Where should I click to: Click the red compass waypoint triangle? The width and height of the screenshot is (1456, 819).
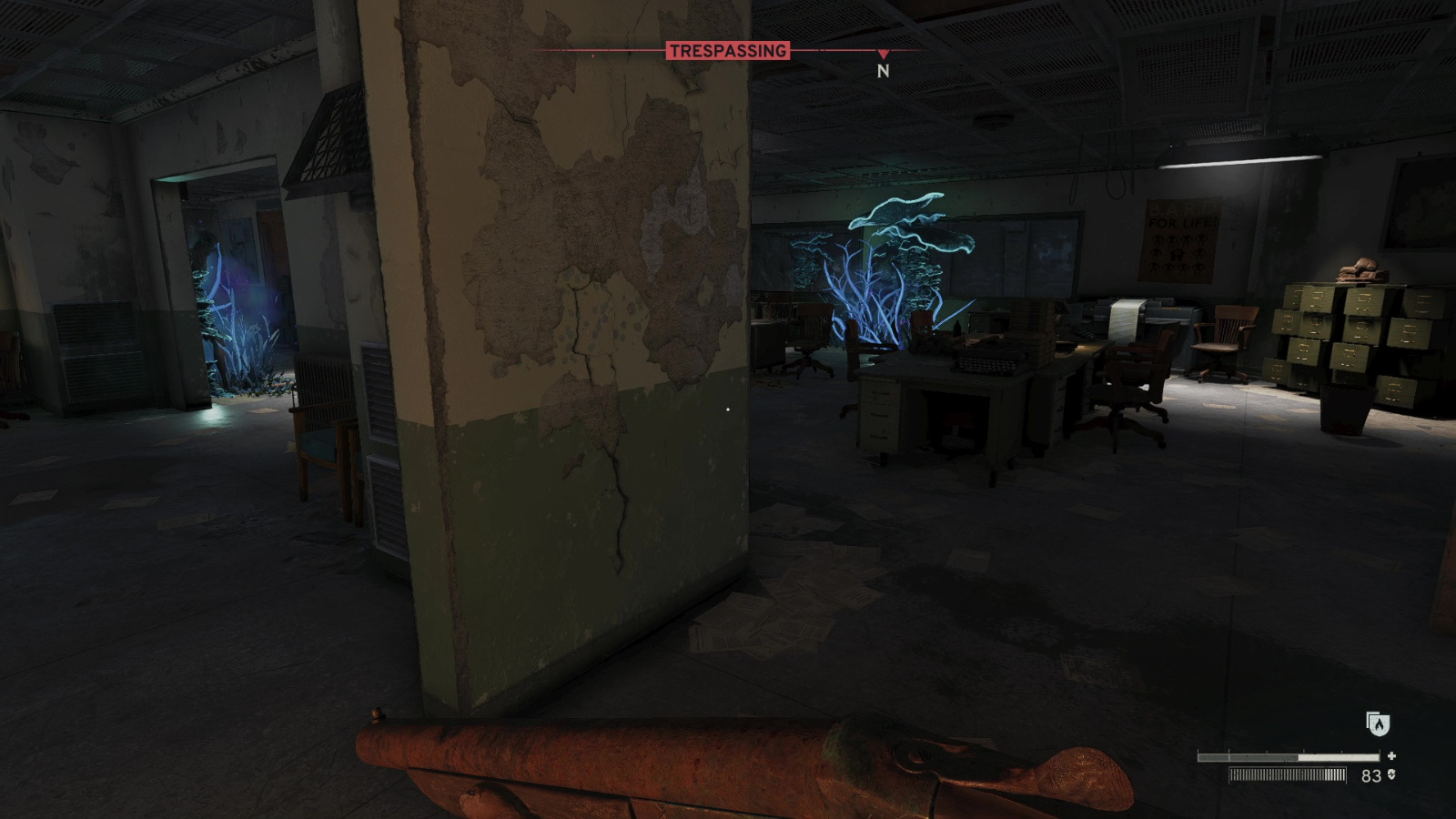click(881, 52)
